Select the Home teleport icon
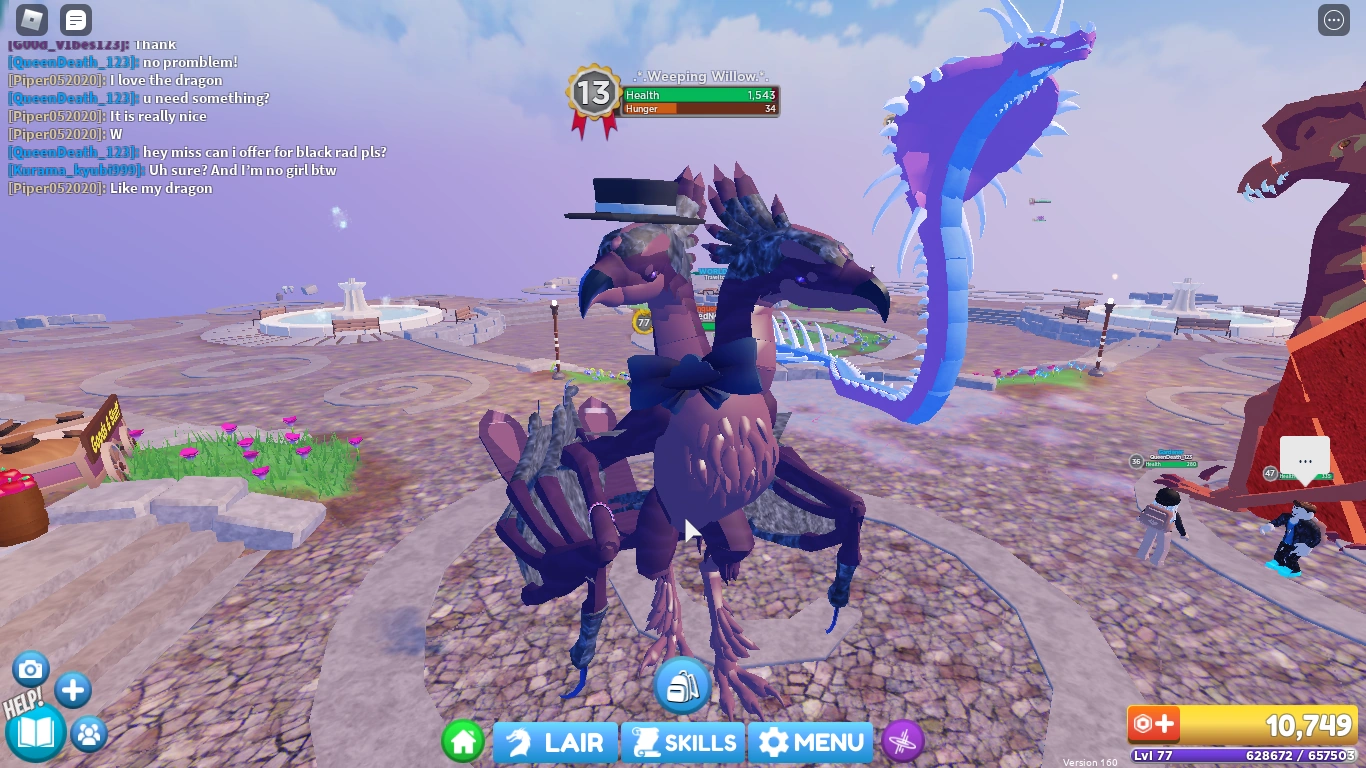Image resolution: width=1366 pixels, height=768 pixels. (x=463, y=742)
